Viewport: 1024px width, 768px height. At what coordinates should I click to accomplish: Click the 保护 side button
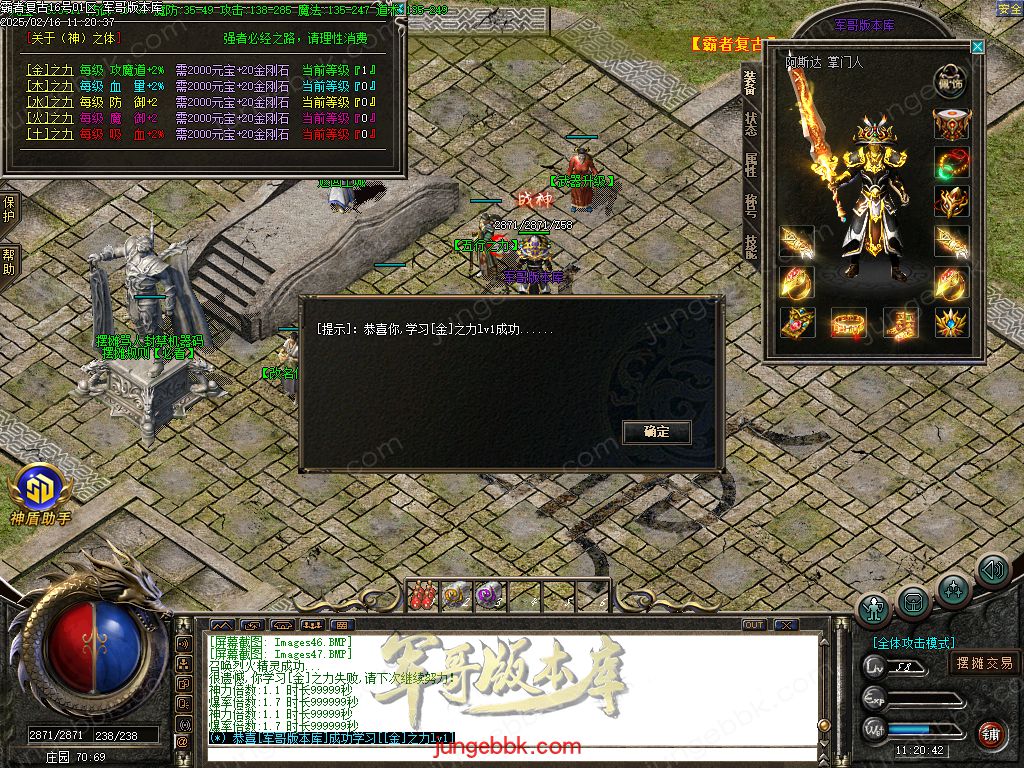click(9, 209)
